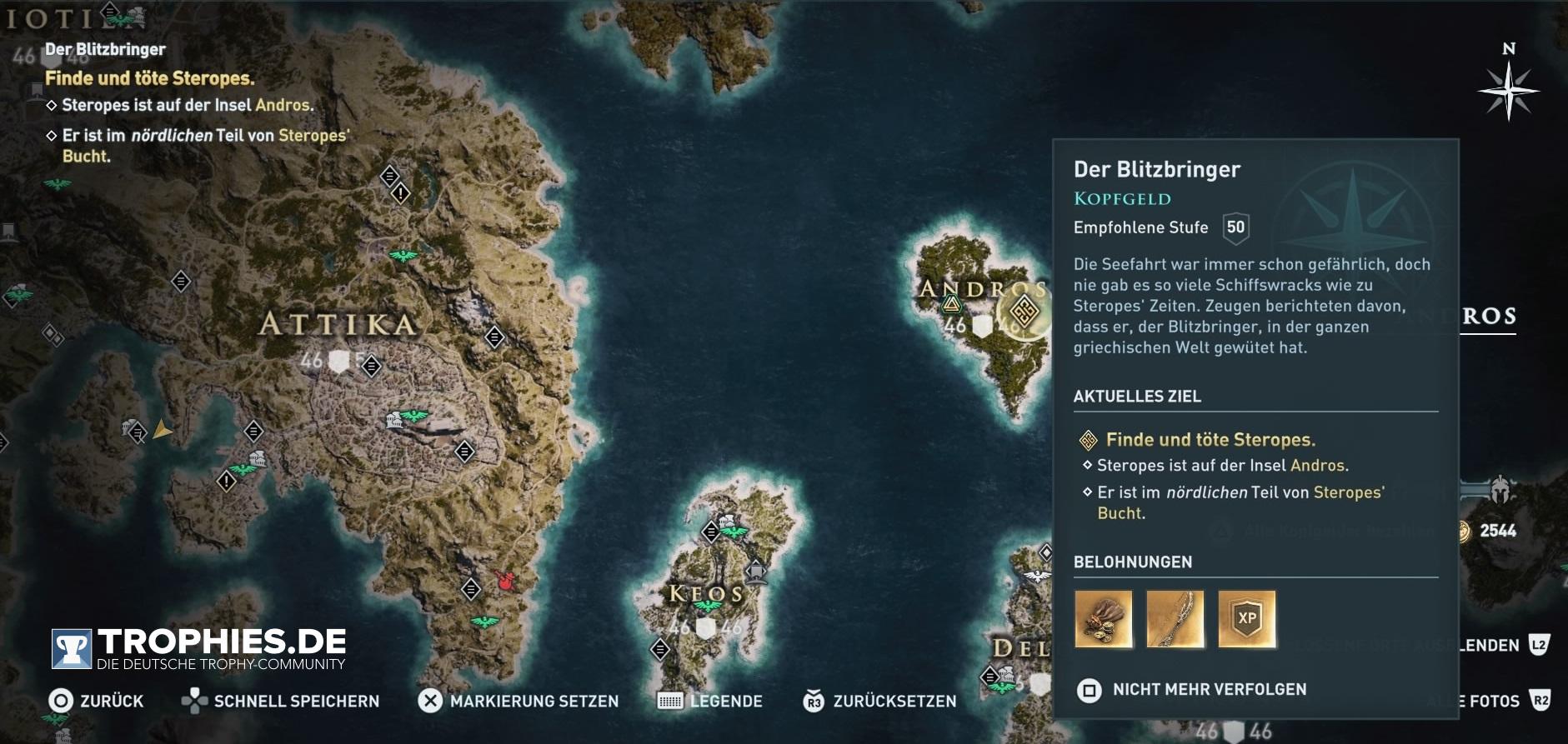Click the red marker in southern Attika

[x=503, y=580]
